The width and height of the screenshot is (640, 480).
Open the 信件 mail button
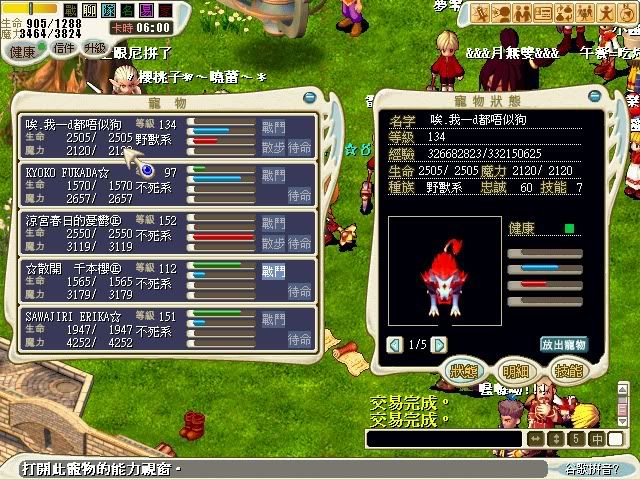(62, 48)
